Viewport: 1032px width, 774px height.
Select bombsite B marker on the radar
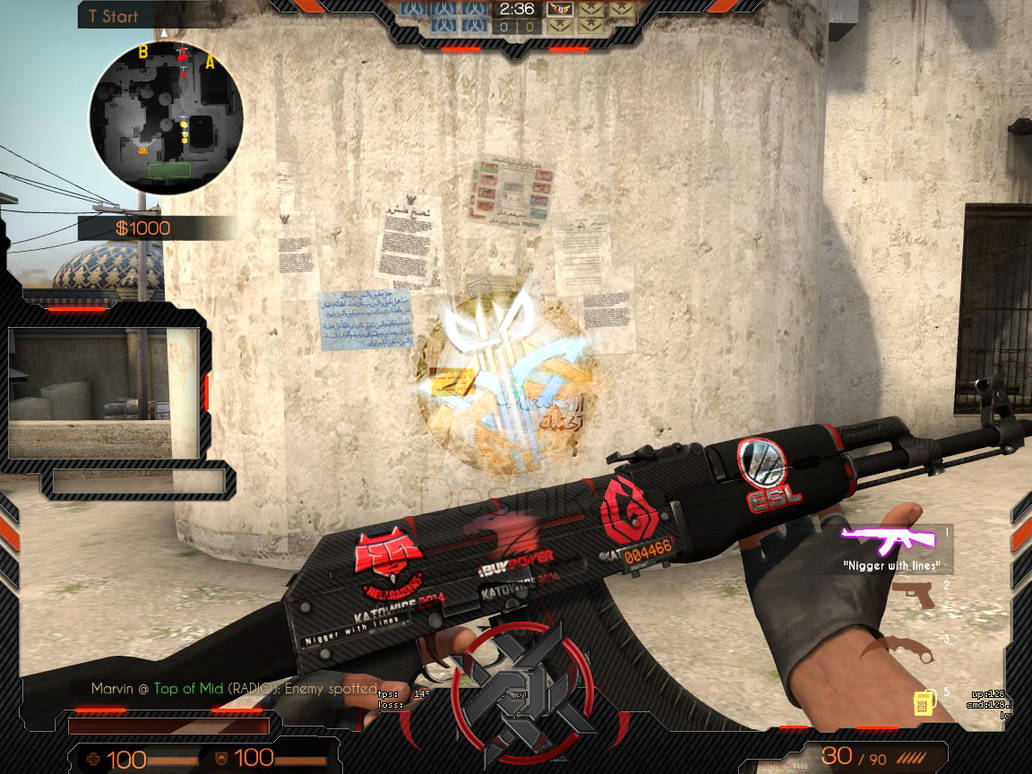[143, 51]
